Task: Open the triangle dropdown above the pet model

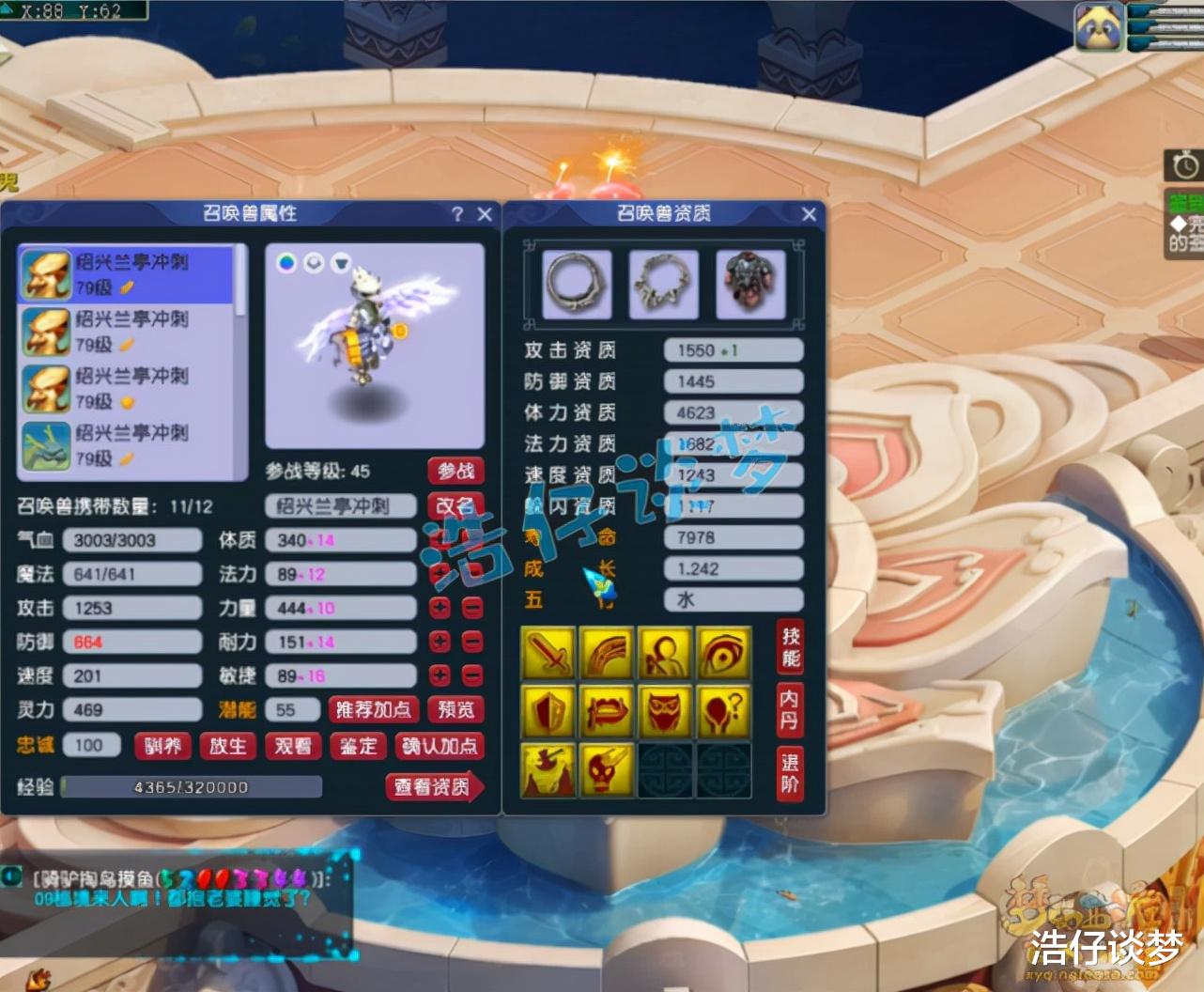Action: pyautogui.click(x=342, y=261)
